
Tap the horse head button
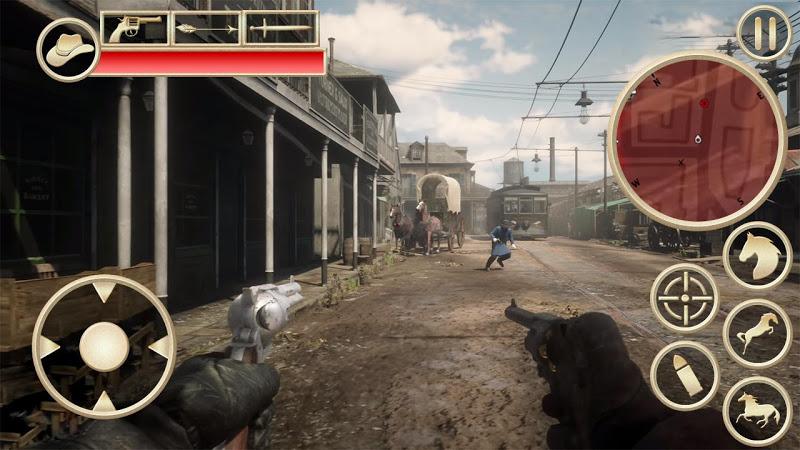pos(757,256)
